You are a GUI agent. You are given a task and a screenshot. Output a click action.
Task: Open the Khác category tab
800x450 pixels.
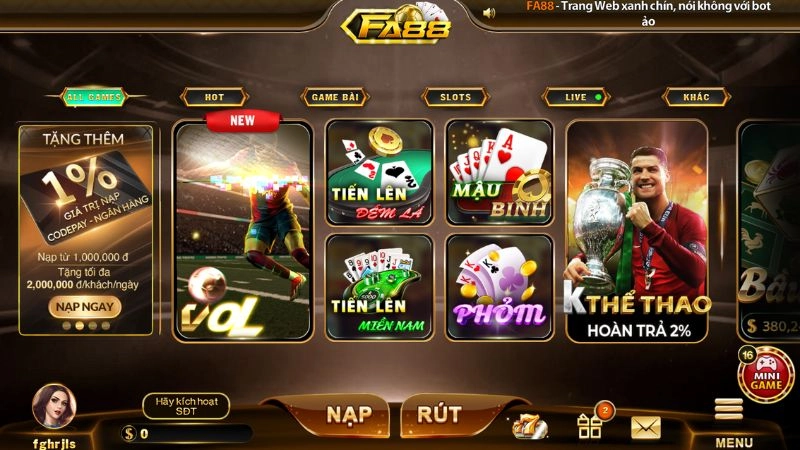tap(696, 97)
